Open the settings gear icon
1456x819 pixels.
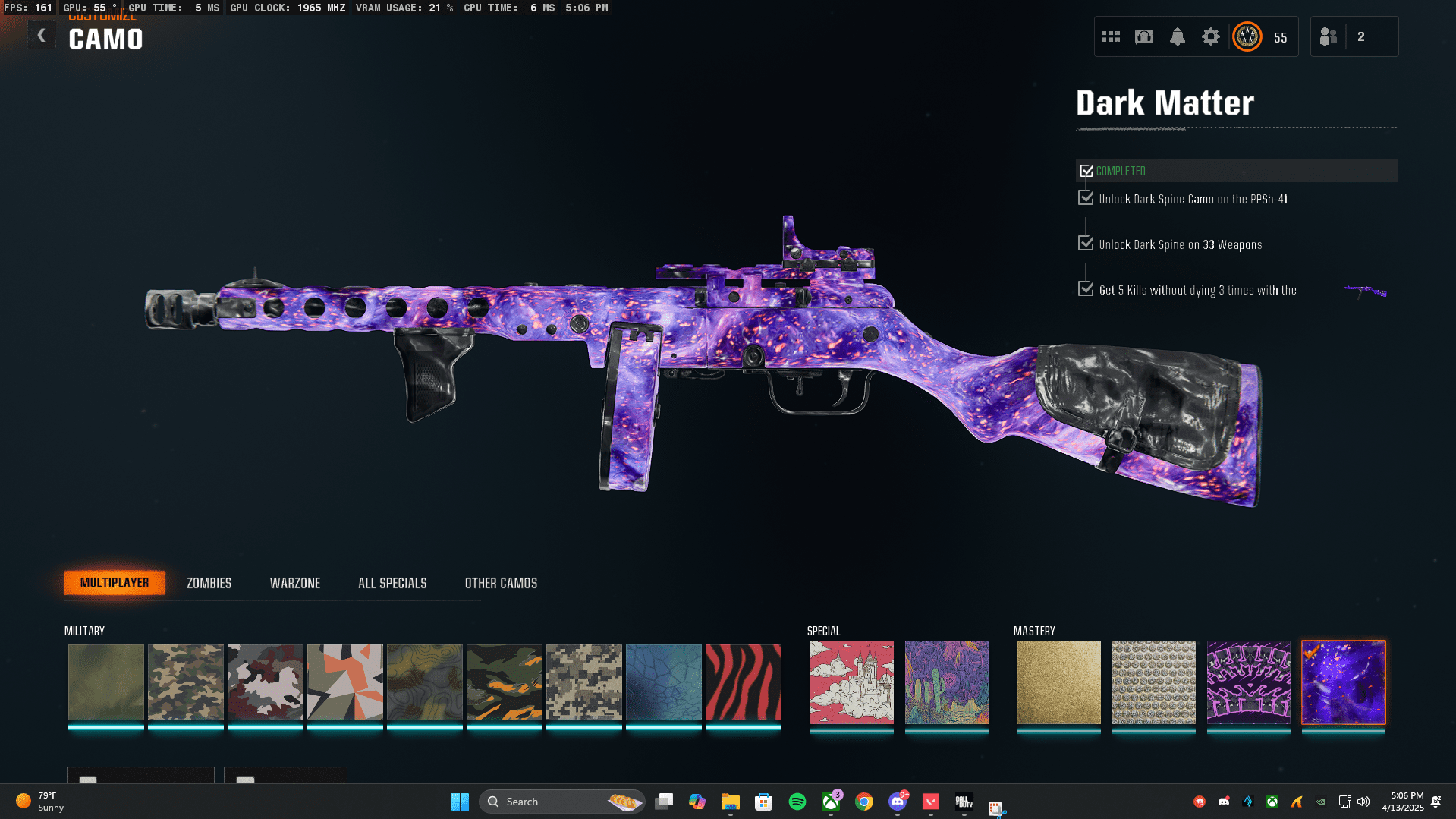click(x=1210, y=36)
